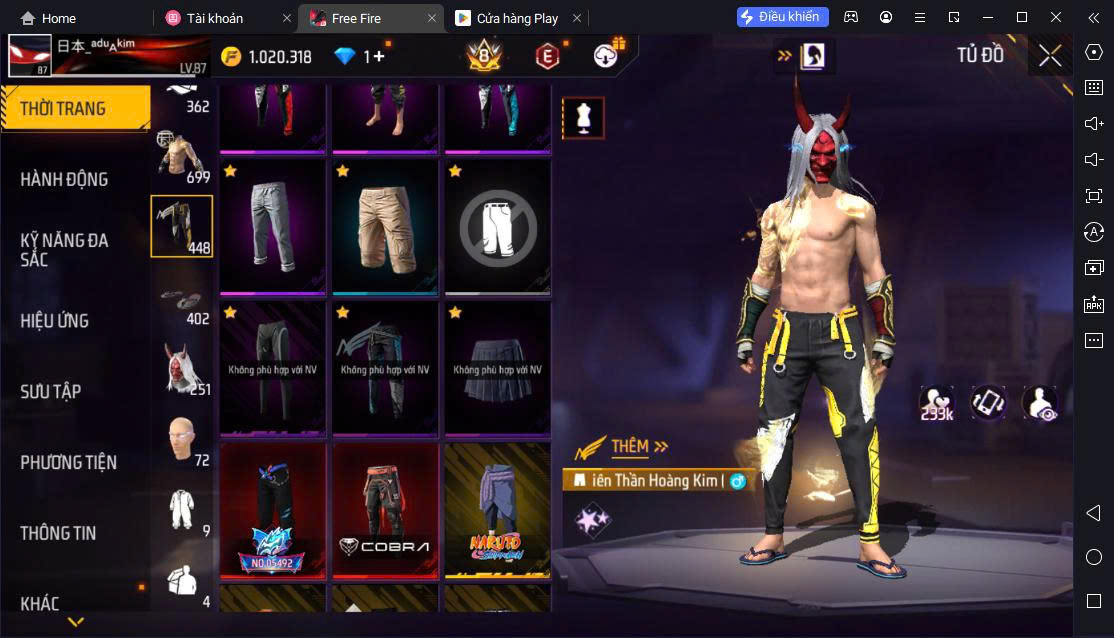Screen dimensions: 1114x638
Task: Open the PHƯƠNG TIỆN category
Action: (68, 463)
